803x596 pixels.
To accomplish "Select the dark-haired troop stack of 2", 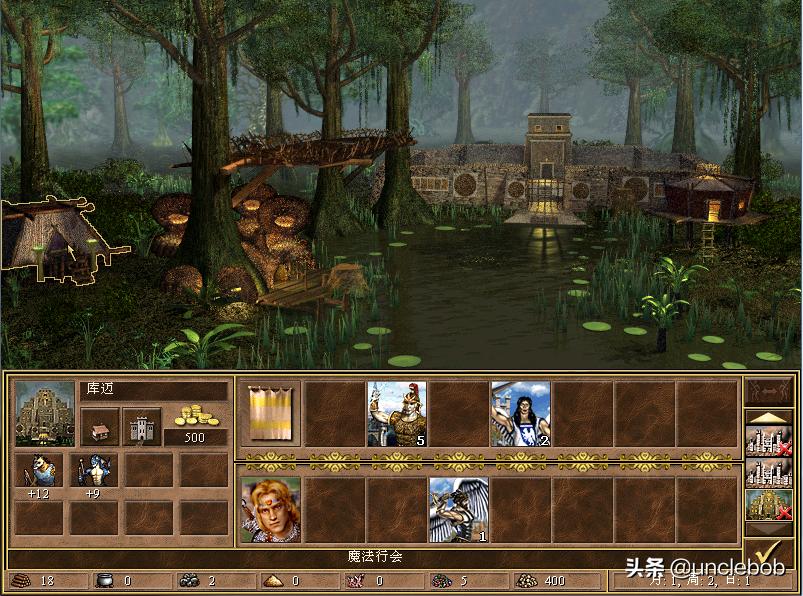I will tap(520, 413).
